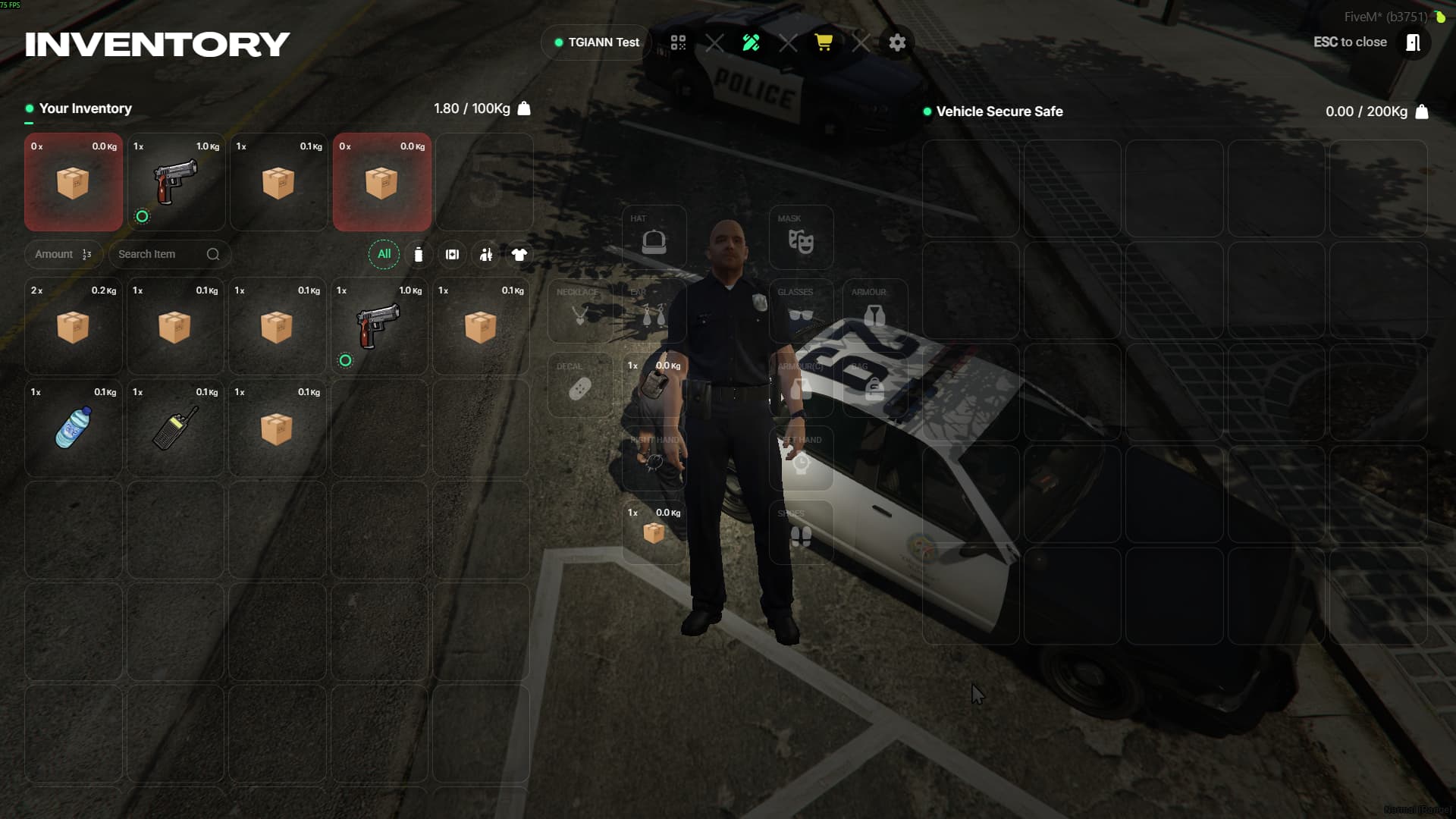Click the QR grid icon in the top bar
The height and width of the screenshot is (819, 1456).
(x=678, y=42)
